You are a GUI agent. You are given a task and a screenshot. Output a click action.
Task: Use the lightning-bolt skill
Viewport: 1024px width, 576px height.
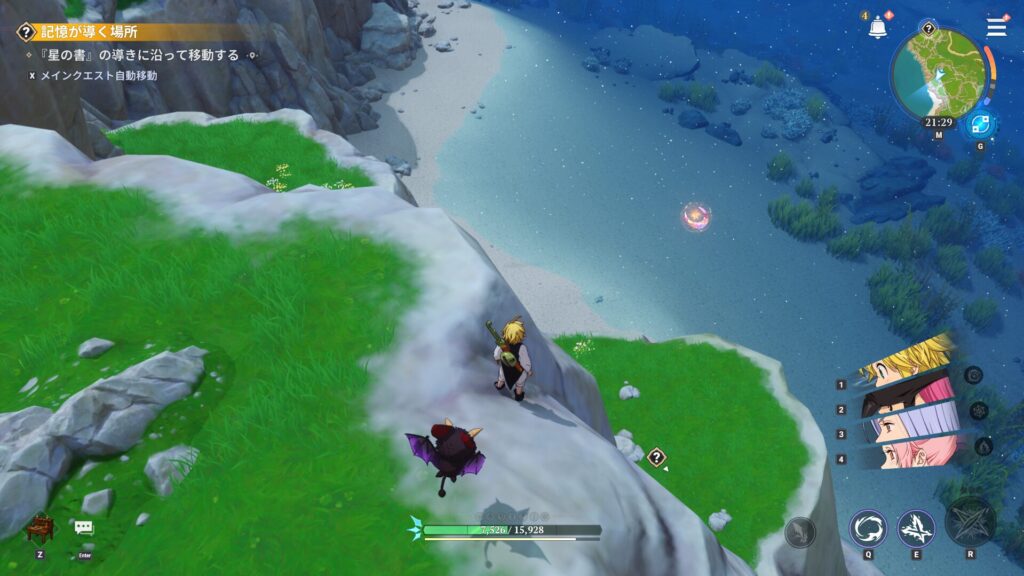[x=915, y=528]
